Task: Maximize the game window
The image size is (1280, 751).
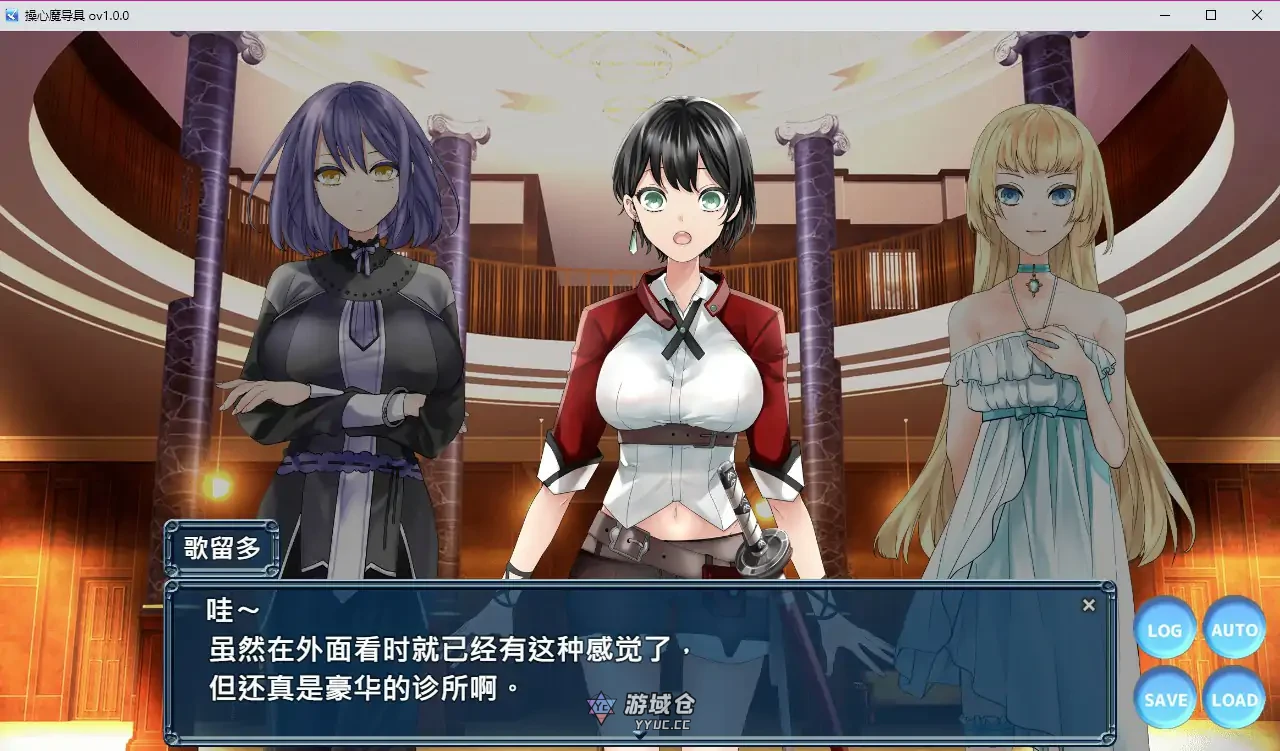Action: pyautogui.click(x=1209, y=15)
